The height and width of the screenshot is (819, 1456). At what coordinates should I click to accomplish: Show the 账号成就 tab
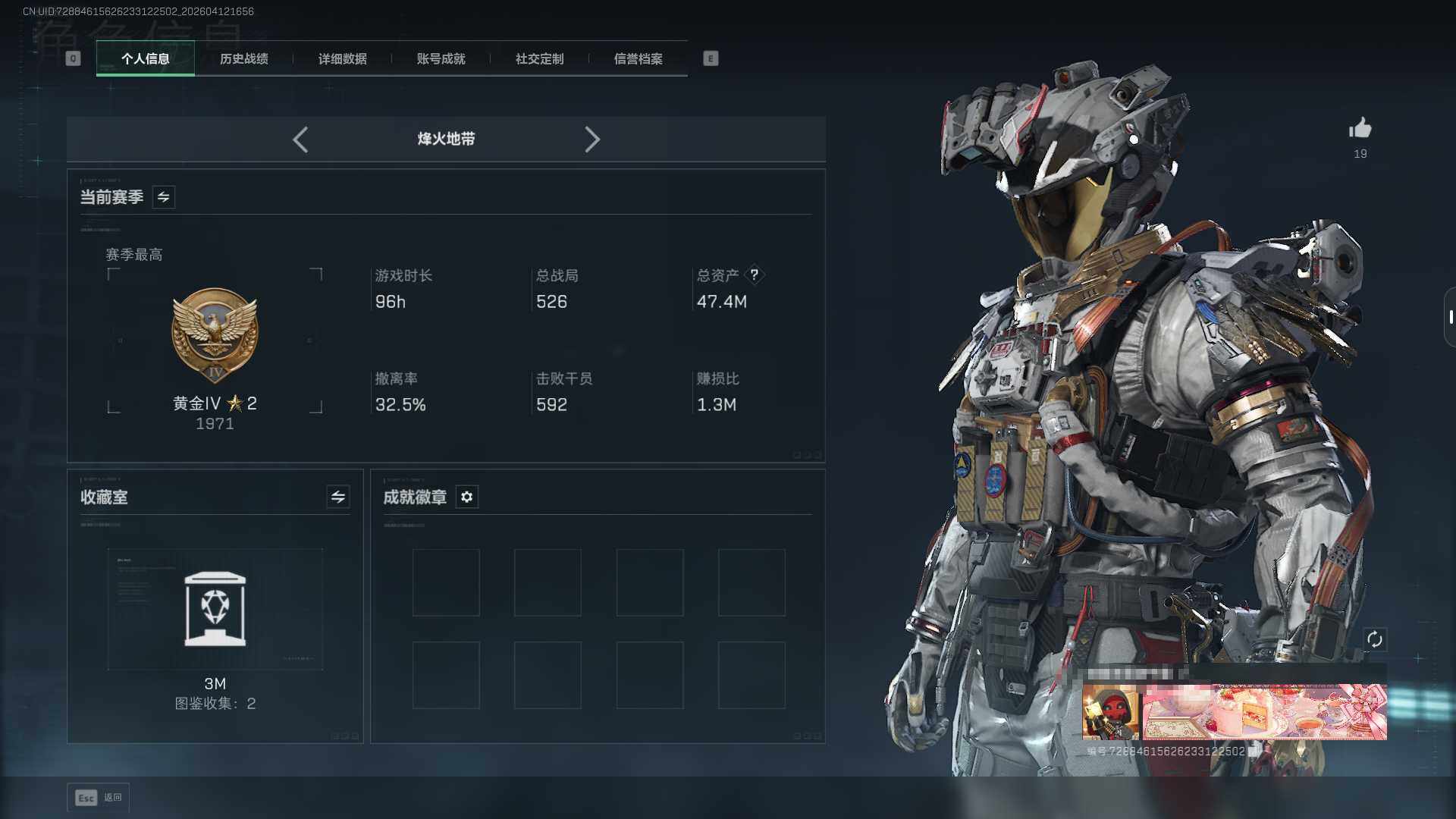(441, 58)
